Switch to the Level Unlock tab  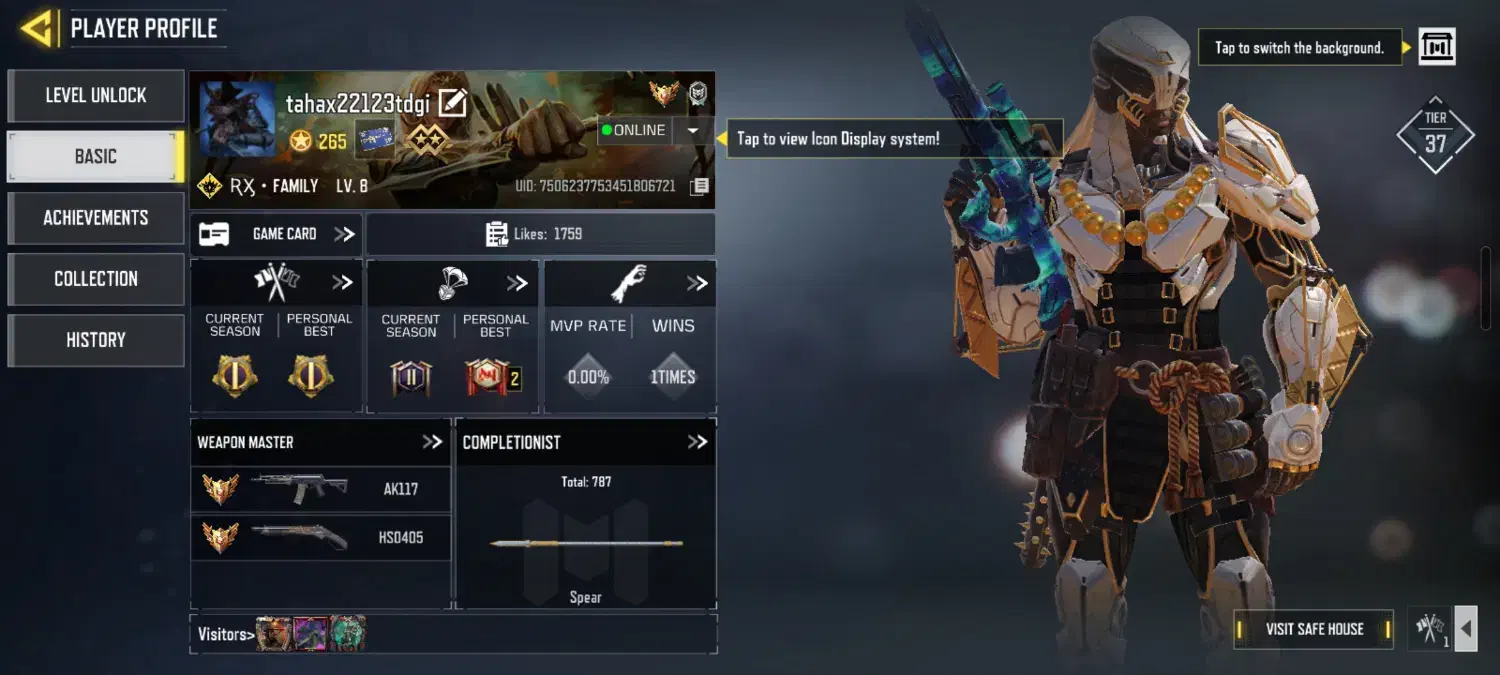coord(96,96)
